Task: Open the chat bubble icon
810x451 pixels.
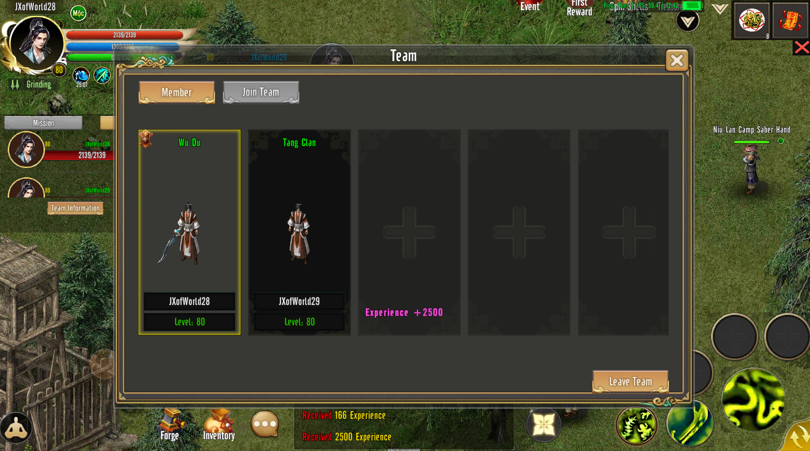Action: pos(265,424)
